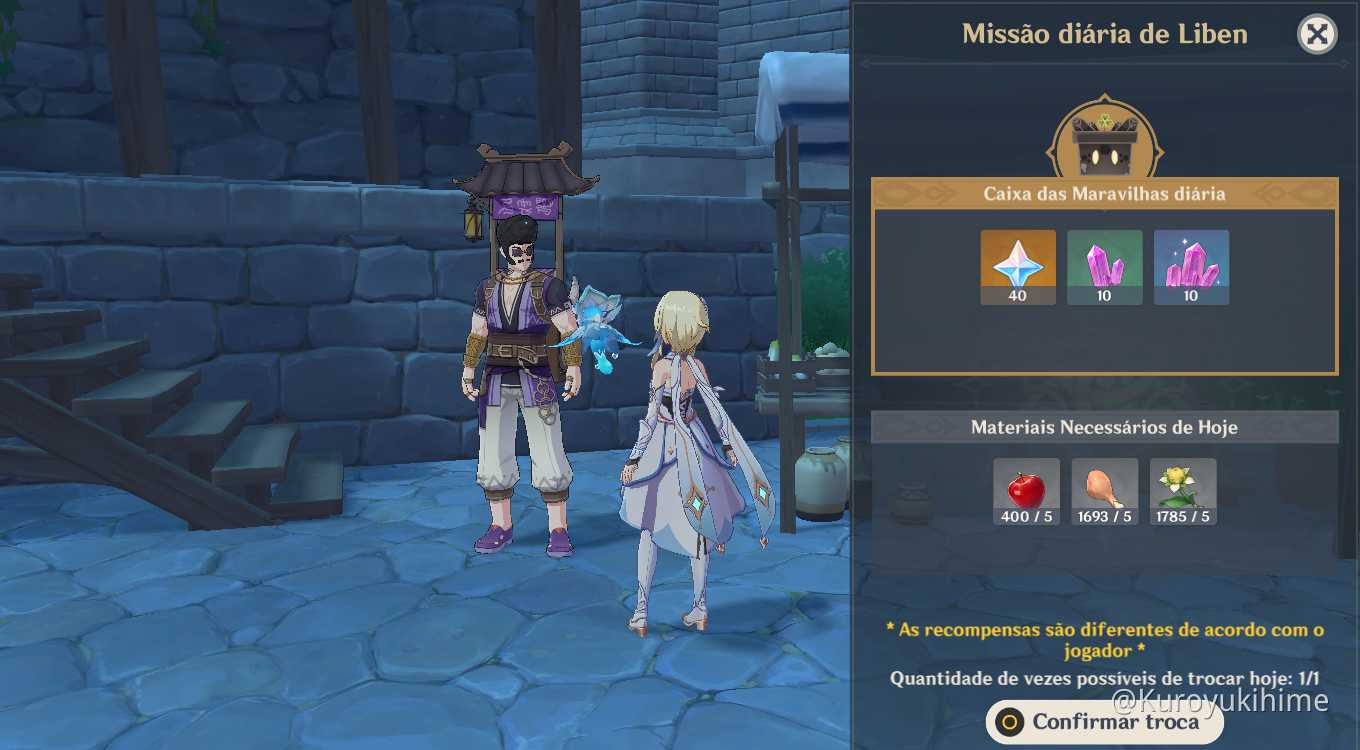Viewport: 1360px width, 750px height.
Task: Select the yellow flower material slot
Action: 1183,491
